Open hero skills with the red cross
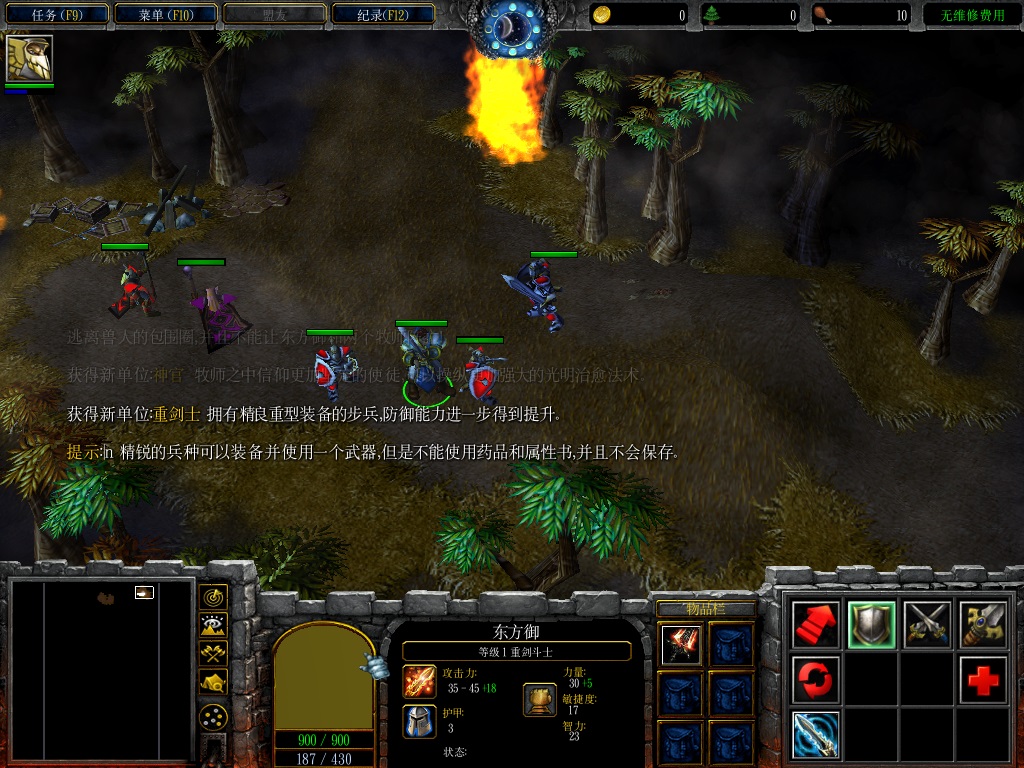 pos(983,680)
